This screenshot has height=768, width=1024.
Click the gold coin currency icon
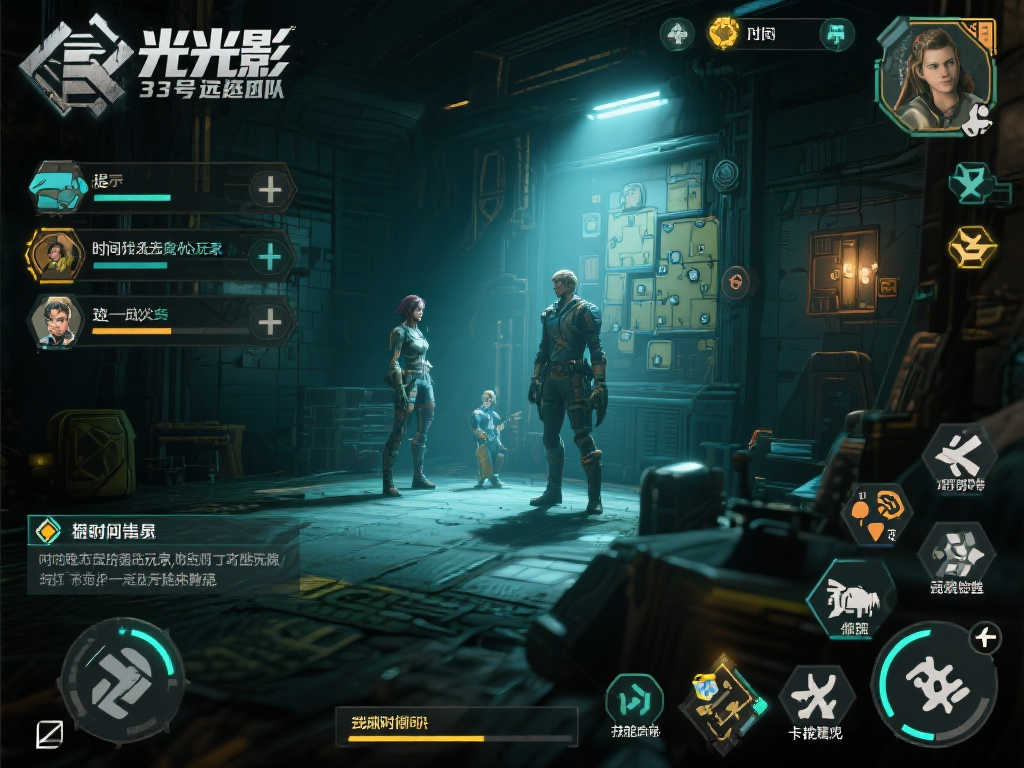[723, 35]
